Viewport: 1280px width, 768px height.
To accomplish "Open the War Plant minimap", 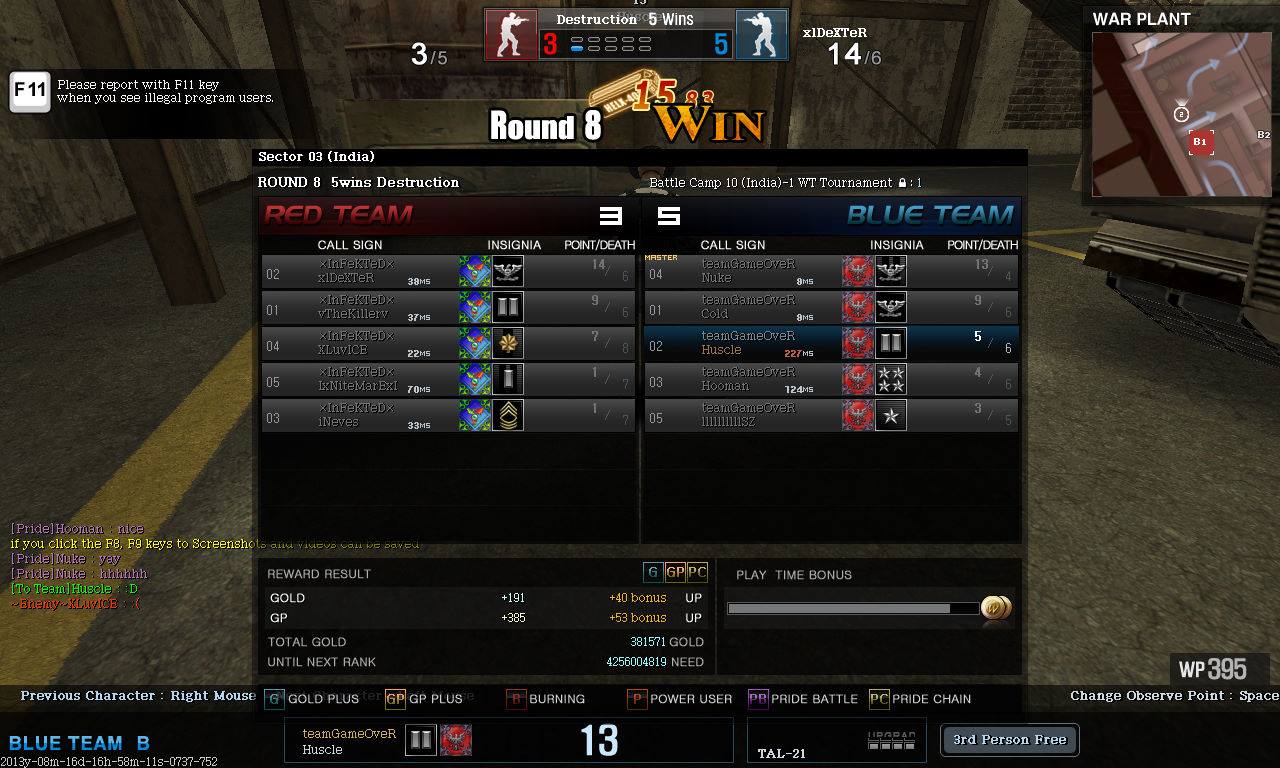I will pyautogui.click(x=1182, y=114).
